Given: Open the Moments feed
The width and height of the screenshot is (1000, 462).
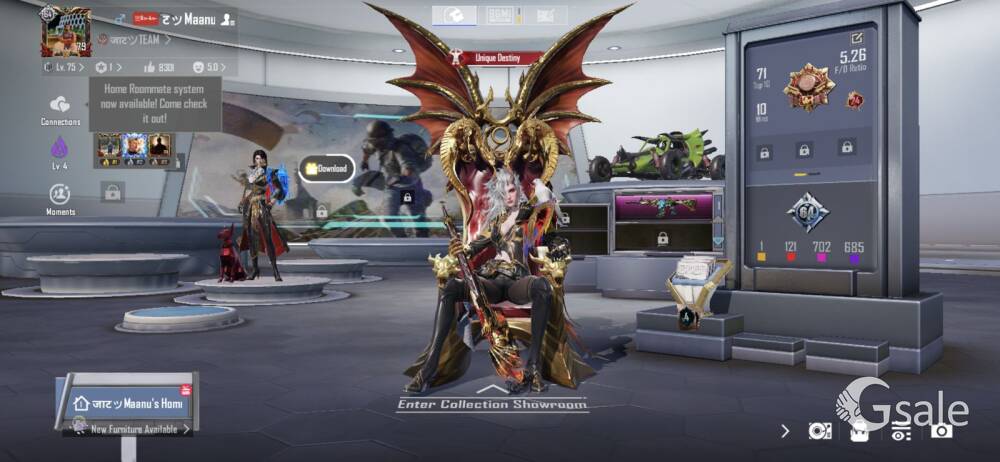Looking at the screenshot, I should point(60,197).
